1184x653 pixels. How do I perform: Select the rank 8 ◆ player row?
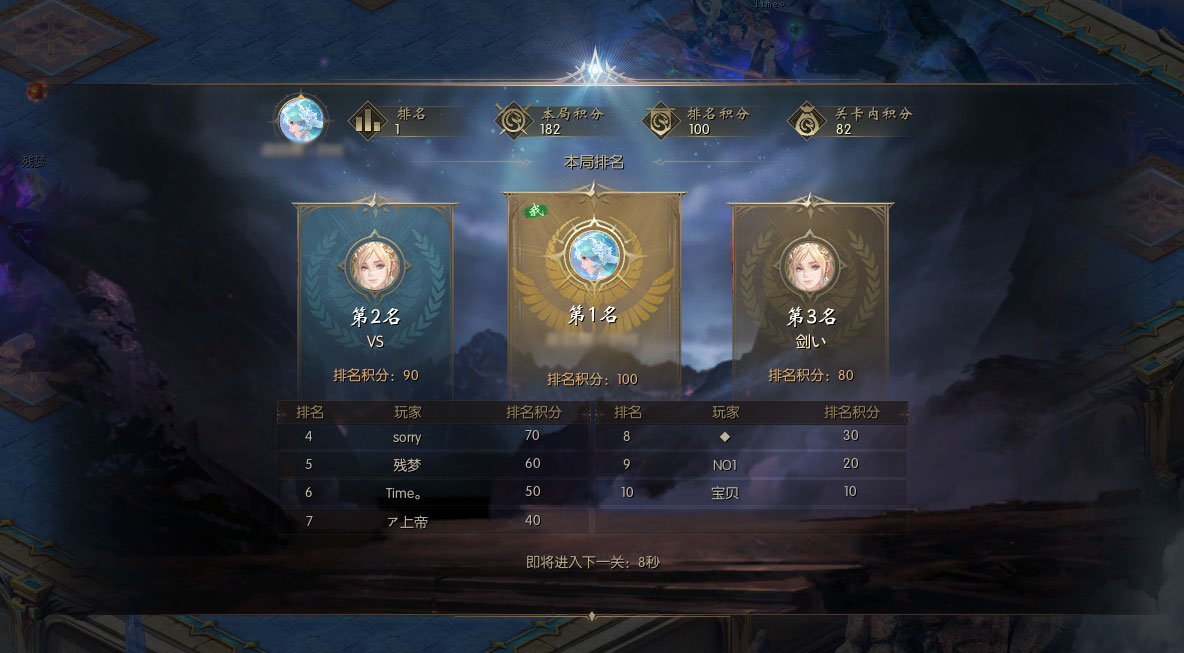tap(750, 436)
